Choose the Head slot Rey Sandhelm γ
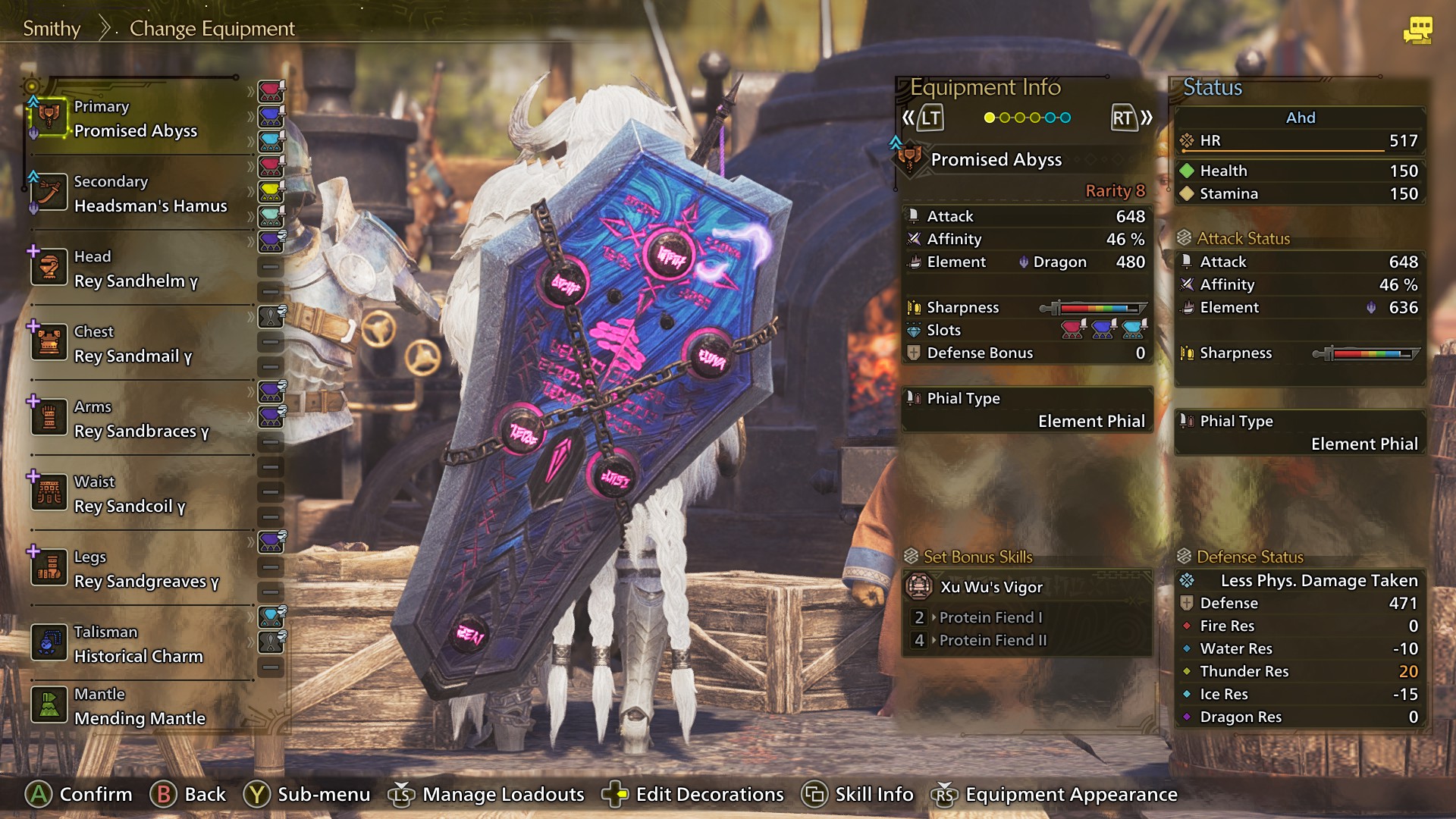This screenshot has width=1456, height=819. click(136, 270)
